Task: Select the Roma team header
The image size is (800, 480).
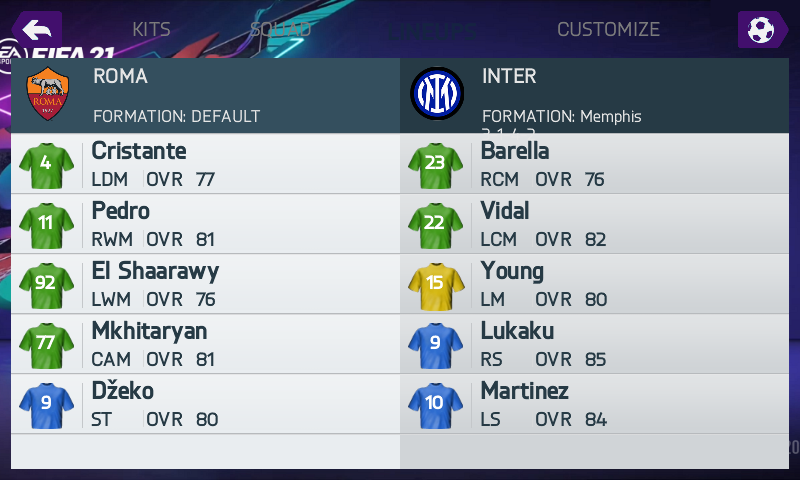Action: 205,95
